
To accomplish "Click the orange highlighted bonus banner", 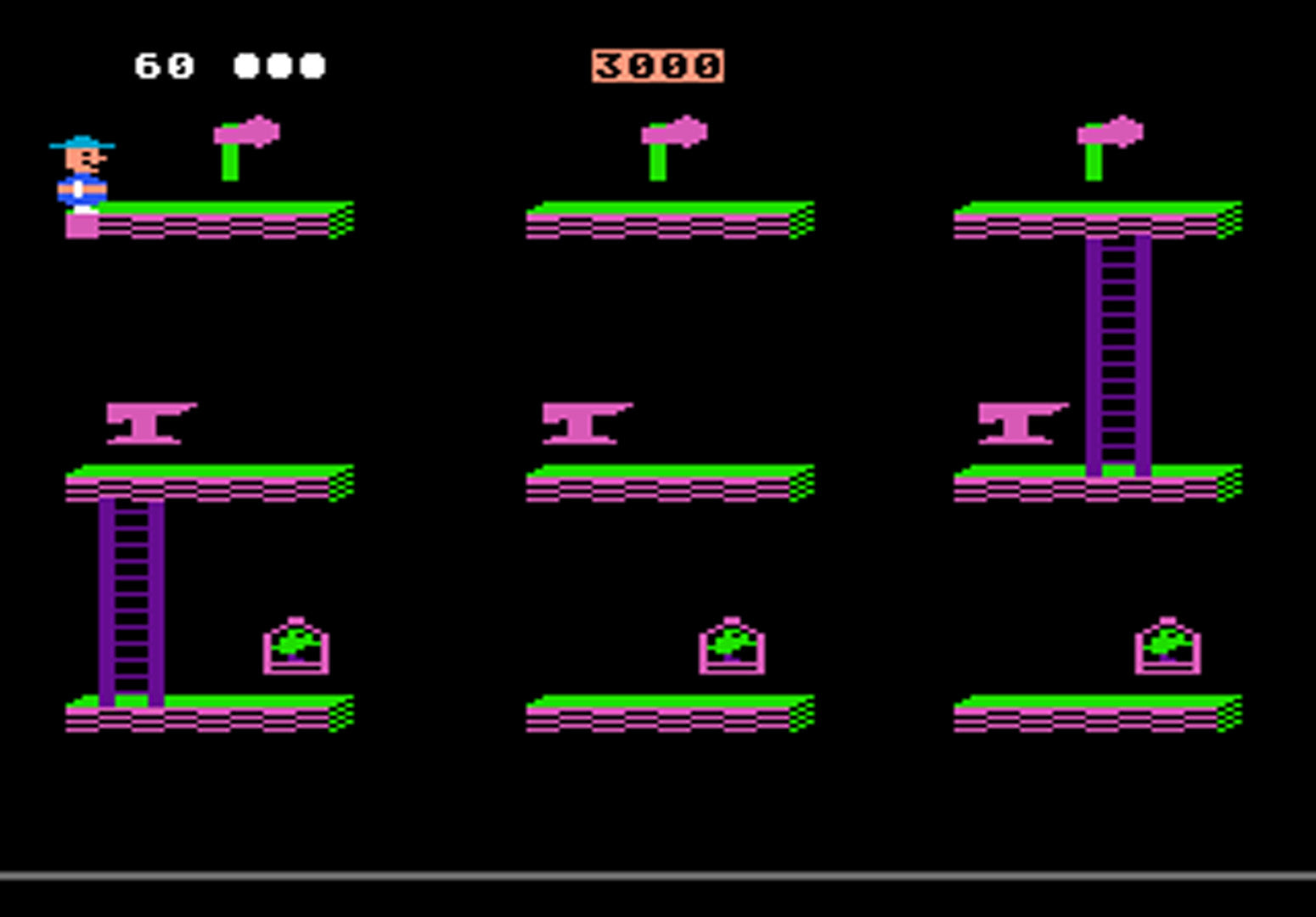I will (656, 66).
